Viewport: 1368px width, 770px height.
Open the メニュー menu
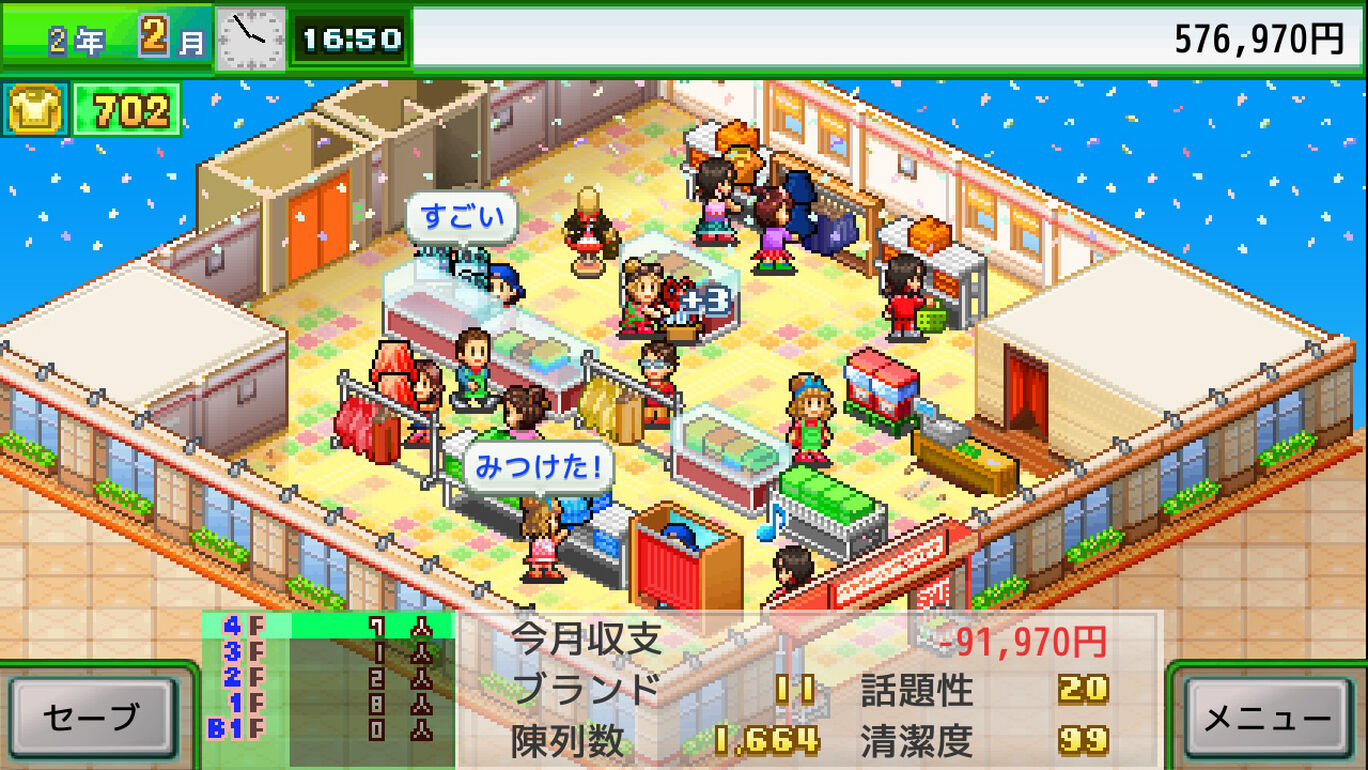tap(1267, 717)
